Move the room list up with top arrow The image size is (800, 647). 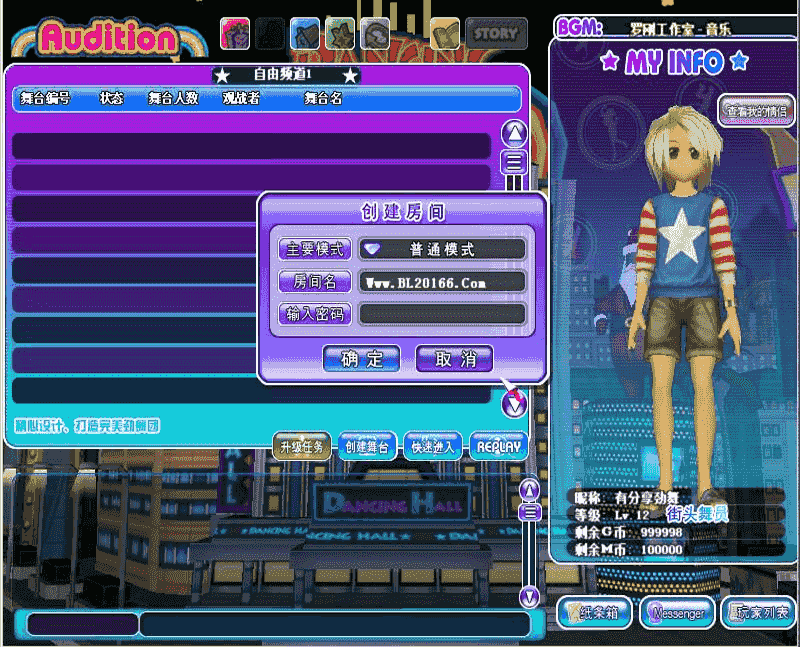pos(514,132)
